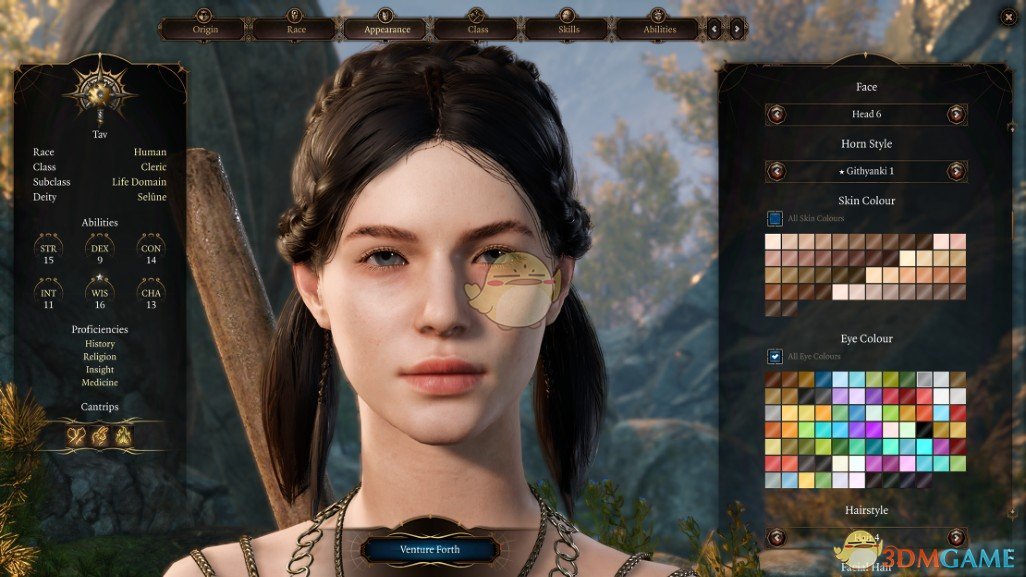This screenshot has width=1026, height=577.
Task: Select the previous Horn Style
Action: coord(777,171)
